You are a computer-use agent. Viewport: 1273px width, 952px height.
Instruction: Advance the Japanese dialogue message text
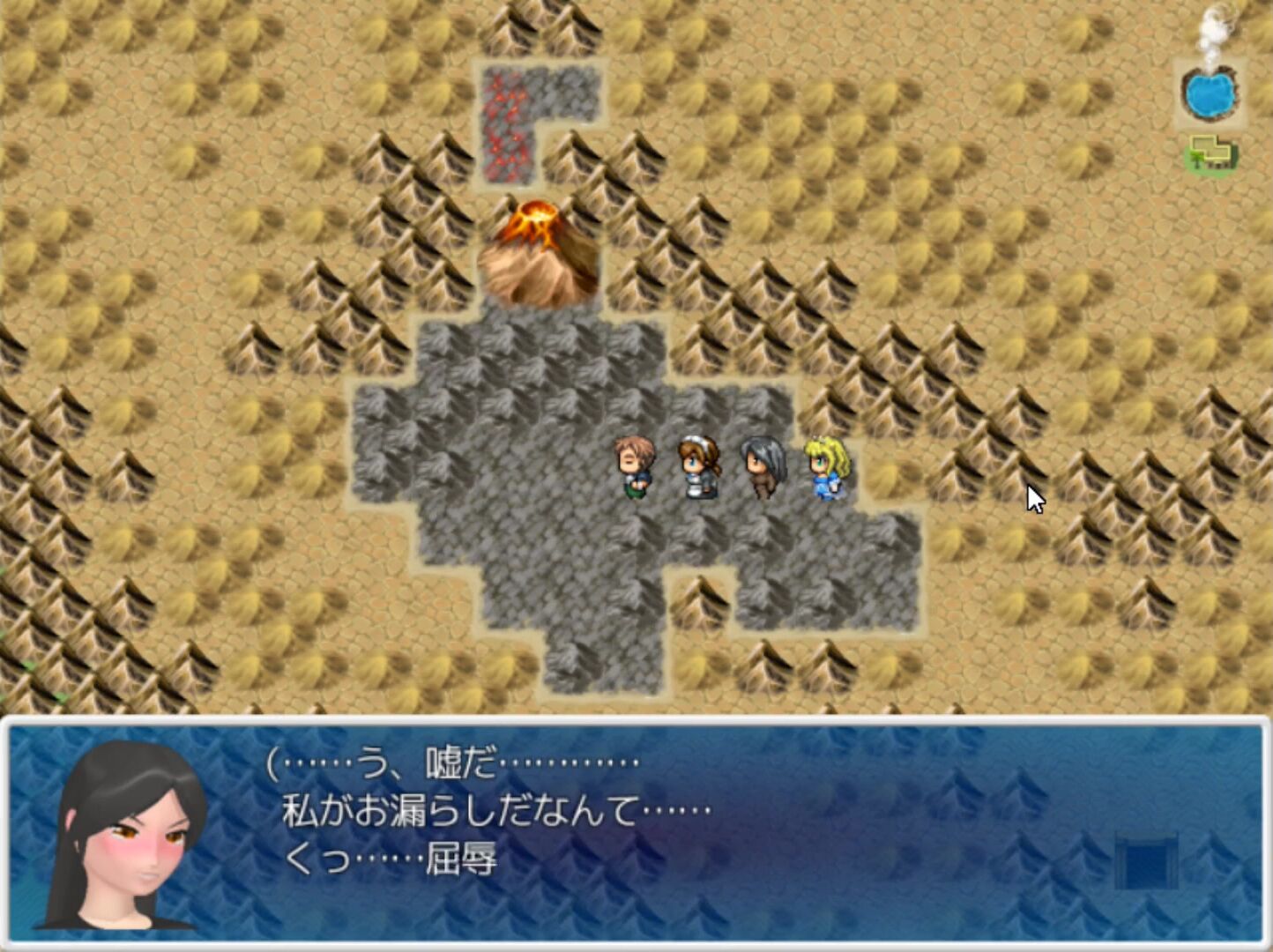pos(494,811)
